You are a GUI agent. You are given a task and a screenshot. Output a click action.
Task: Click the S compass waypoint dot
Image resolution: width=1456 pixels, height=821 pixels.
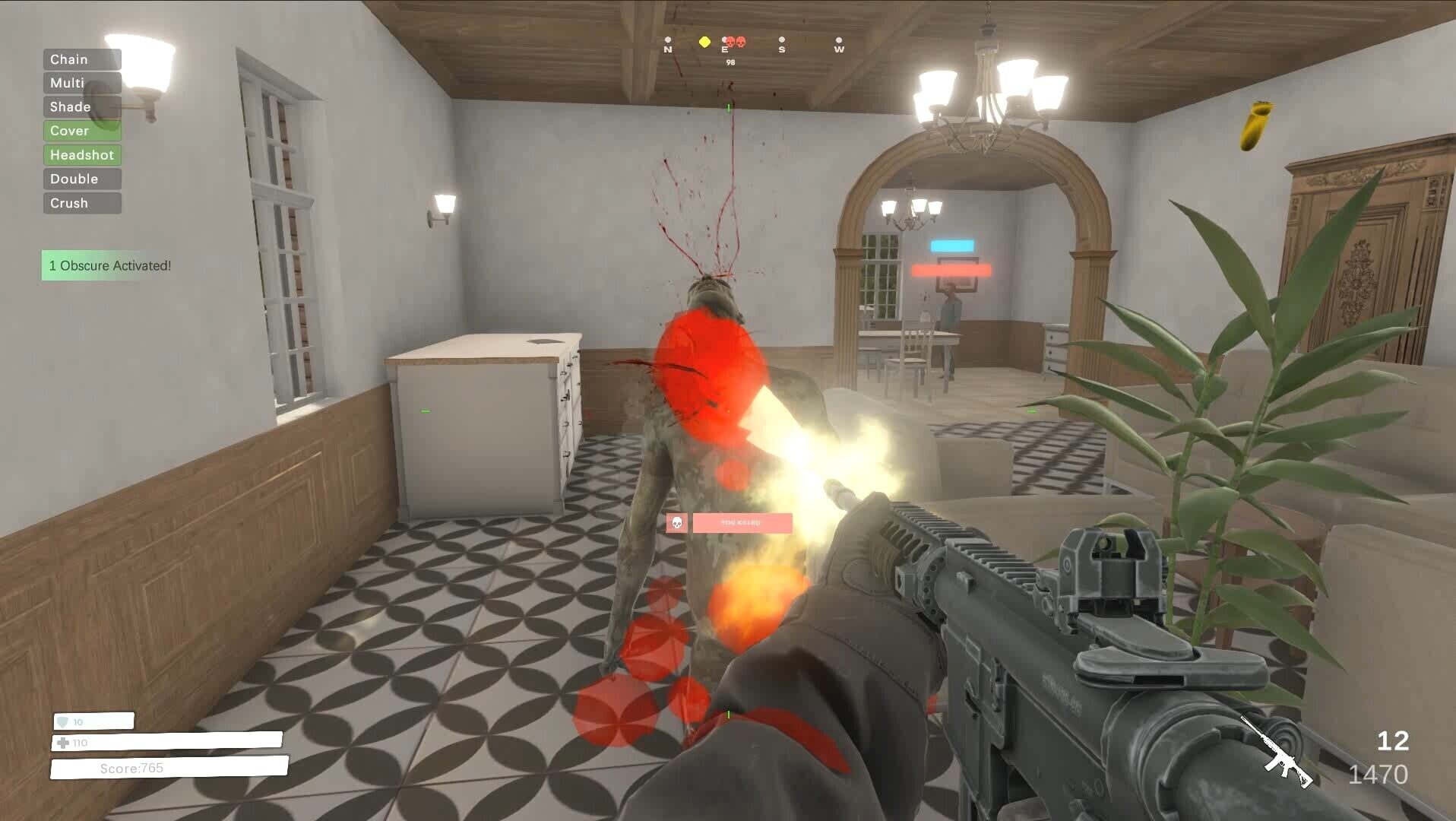(782, 40)
